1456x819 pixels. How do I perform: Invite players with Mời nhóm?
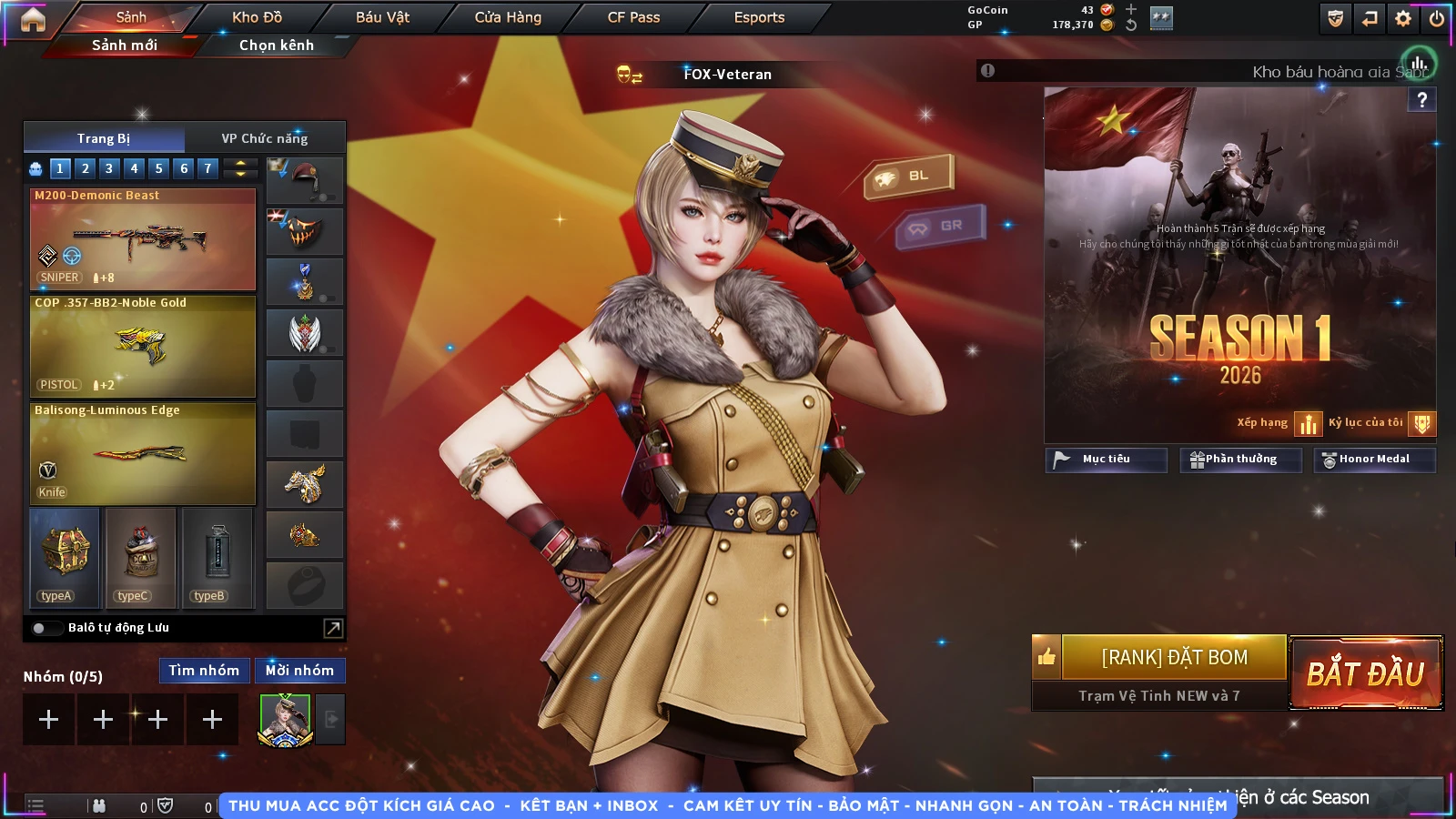click(x=299, y=671)
